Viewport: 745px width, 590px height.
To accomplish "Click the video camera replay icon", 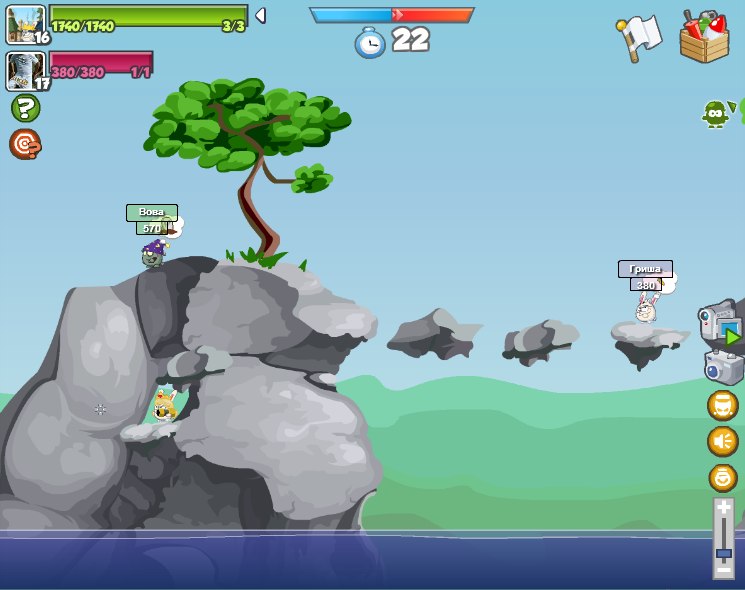I will [x=720, y=324].
